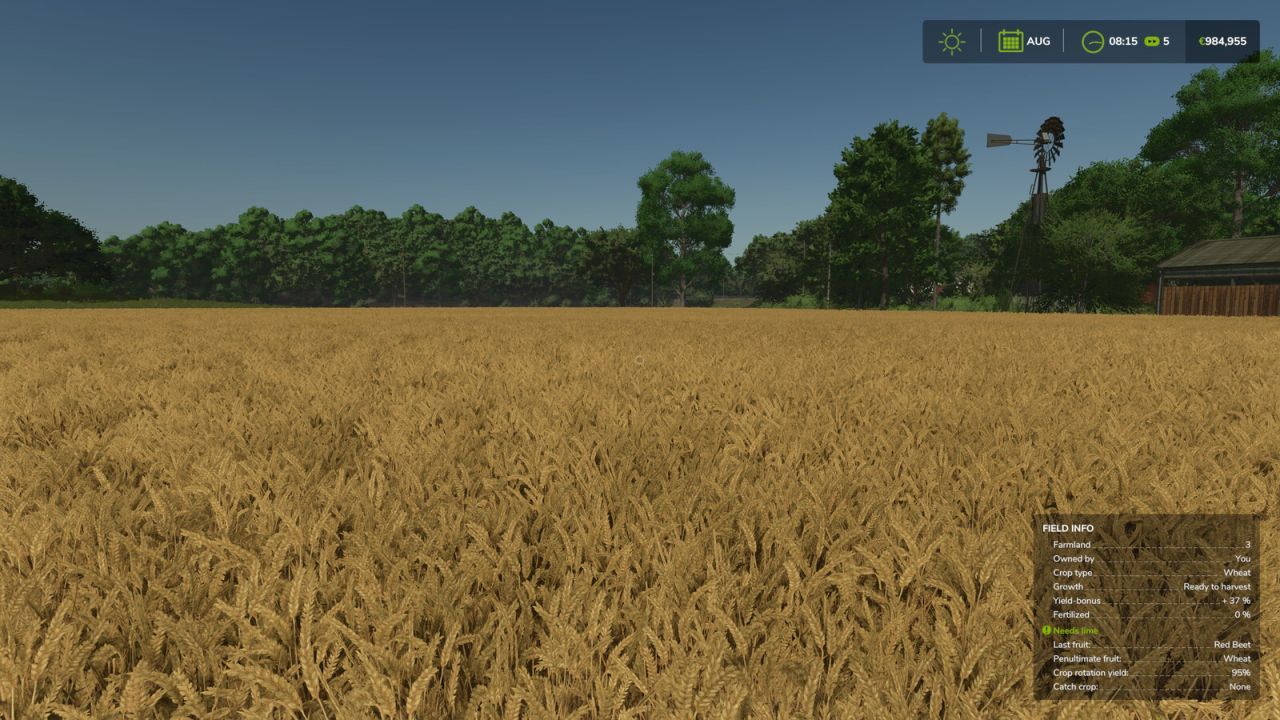The height and width of the screenshot is (720, 1280).
Task: Select the calendar icon showing AUG
Action: tap(1010, 41)
